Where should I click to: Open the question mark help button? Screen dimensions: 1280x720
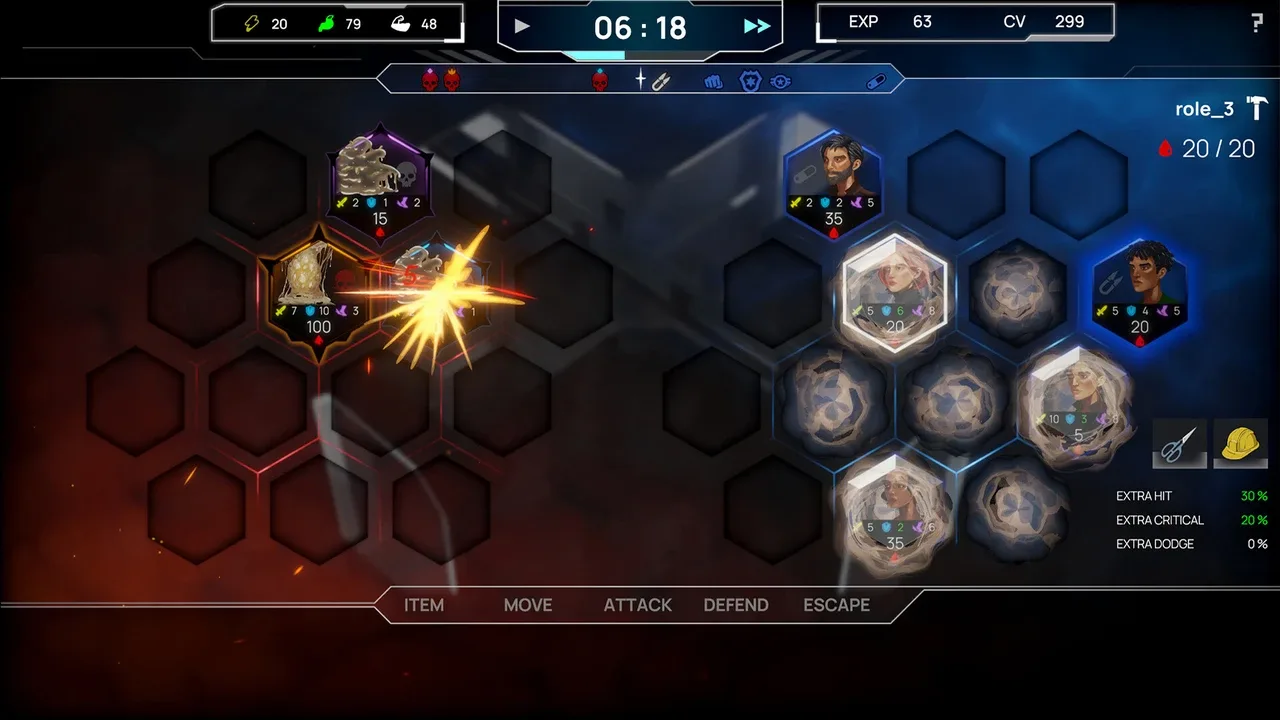[1257, 24]
